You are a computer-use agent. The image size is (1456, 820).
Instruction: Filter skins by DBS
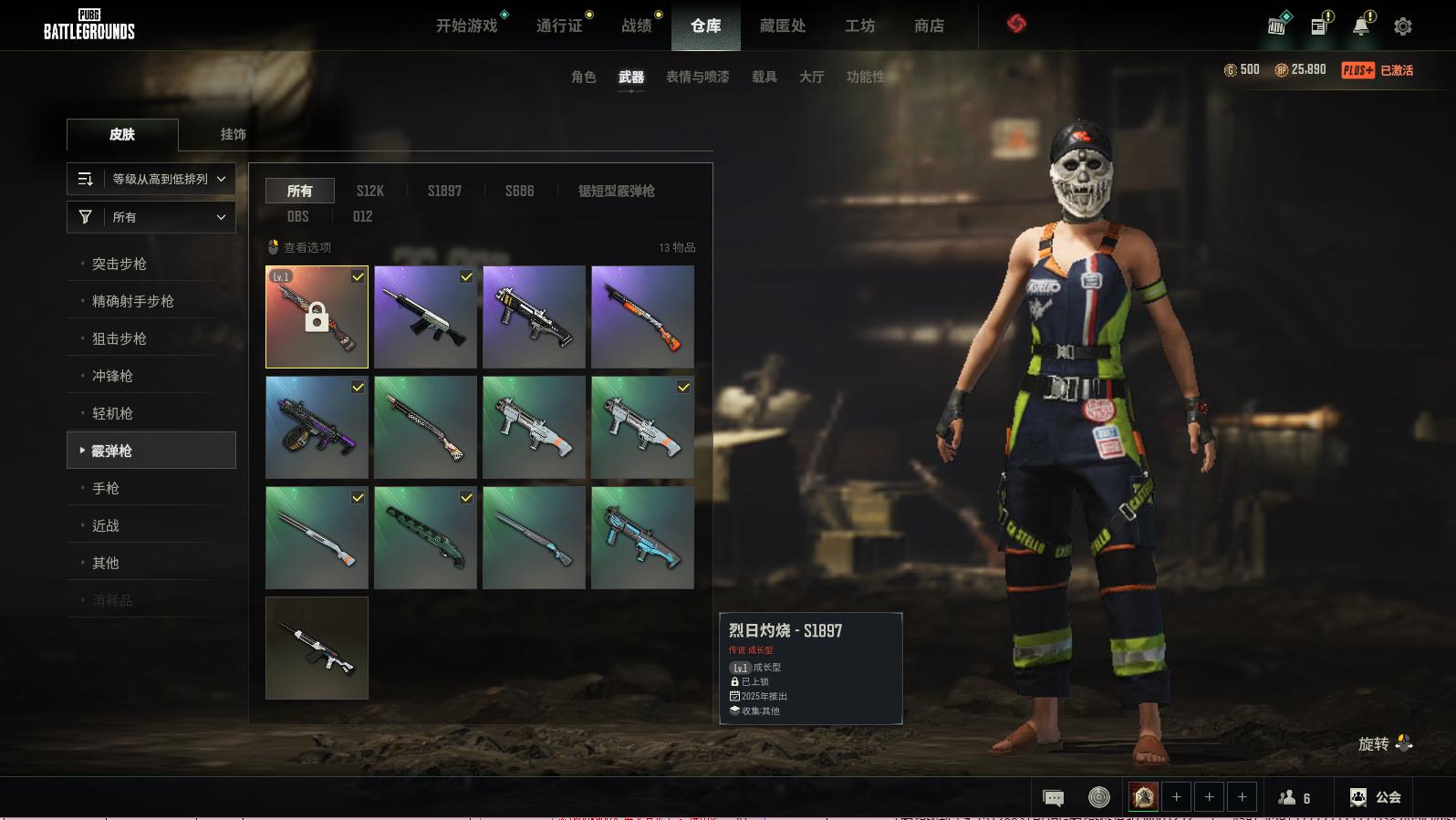point(297,216)
